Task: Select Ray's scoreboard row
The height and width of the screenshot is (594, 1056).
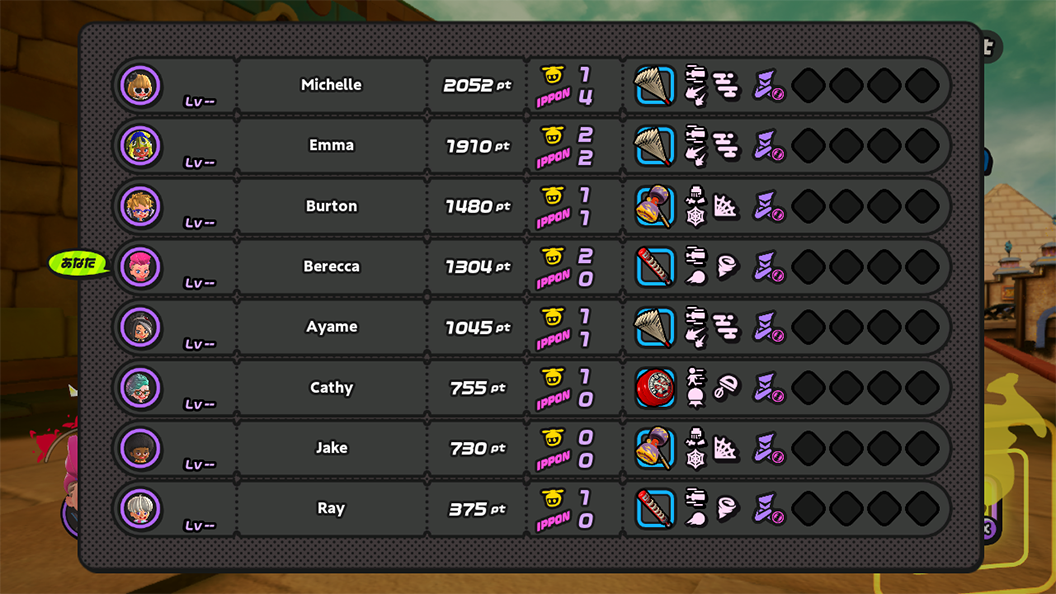Action: (331, 508)
